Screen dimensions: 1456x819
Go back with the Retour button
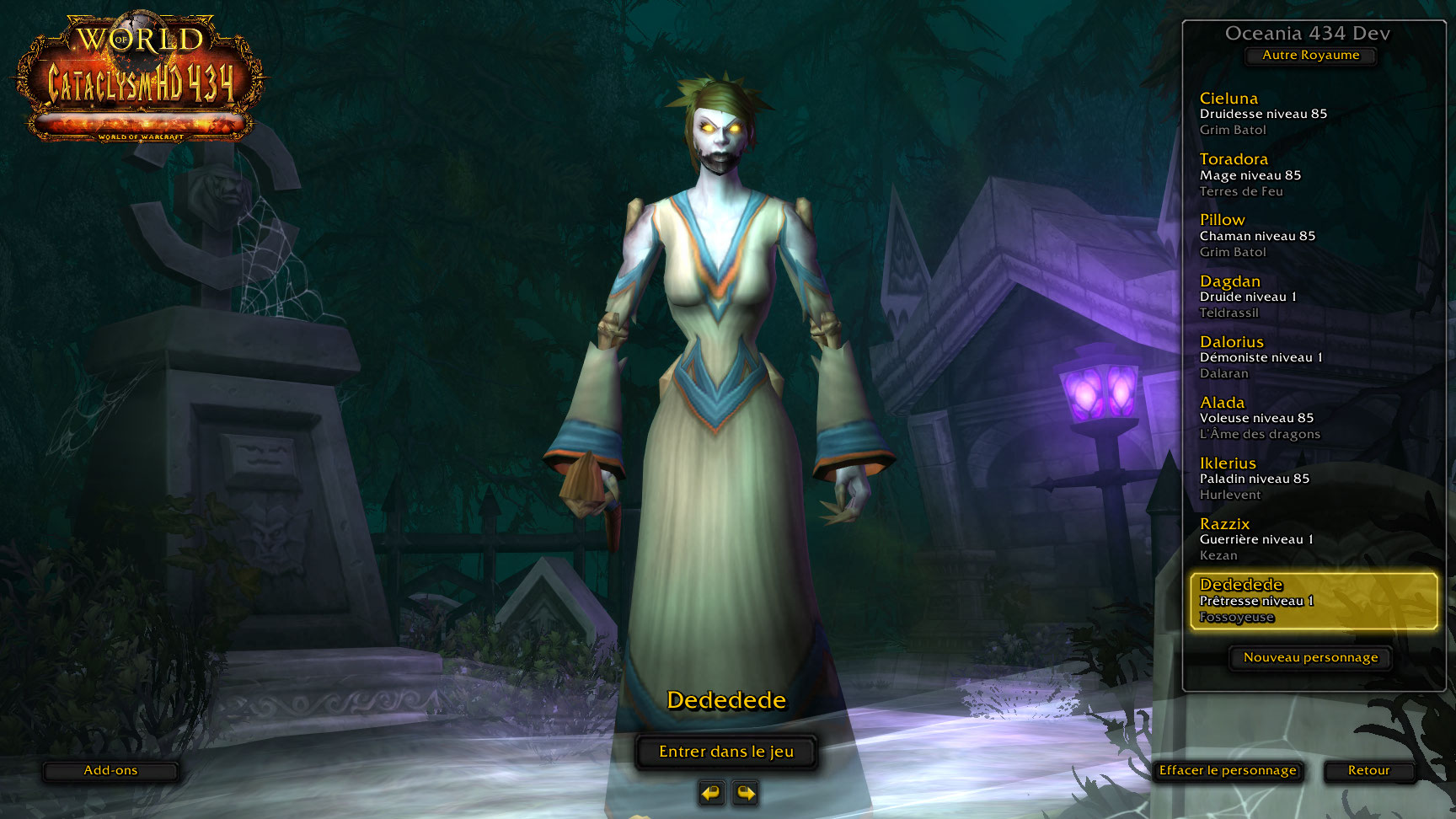click(1368, 771)
